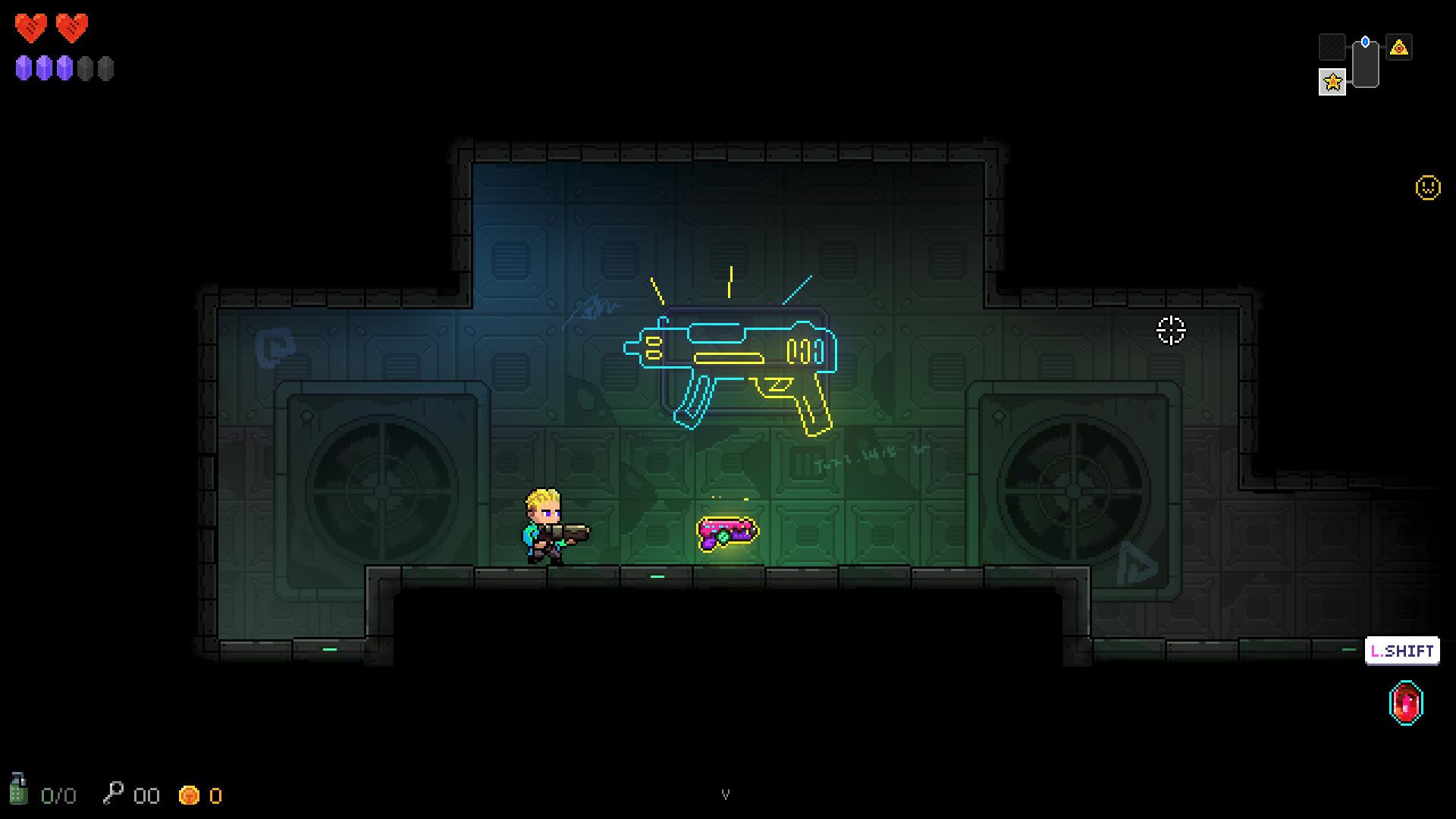Click the gold coin currency icon
Viewport: 1456px width, 819px height.
(189, 795)
